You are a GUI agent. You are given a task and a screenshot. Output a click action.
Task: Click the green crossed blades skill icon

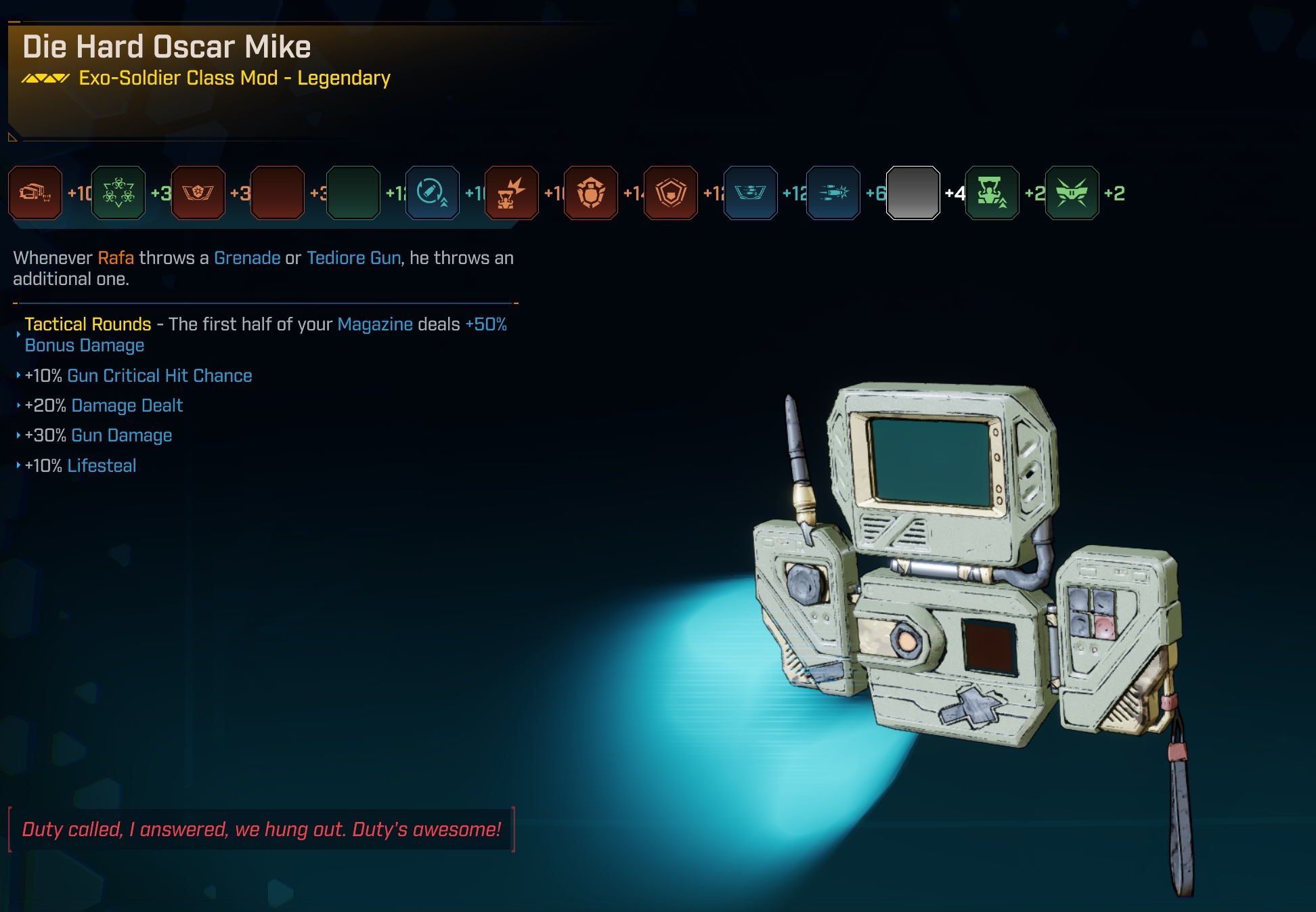pyautogui.click(x=1072, y=193)
